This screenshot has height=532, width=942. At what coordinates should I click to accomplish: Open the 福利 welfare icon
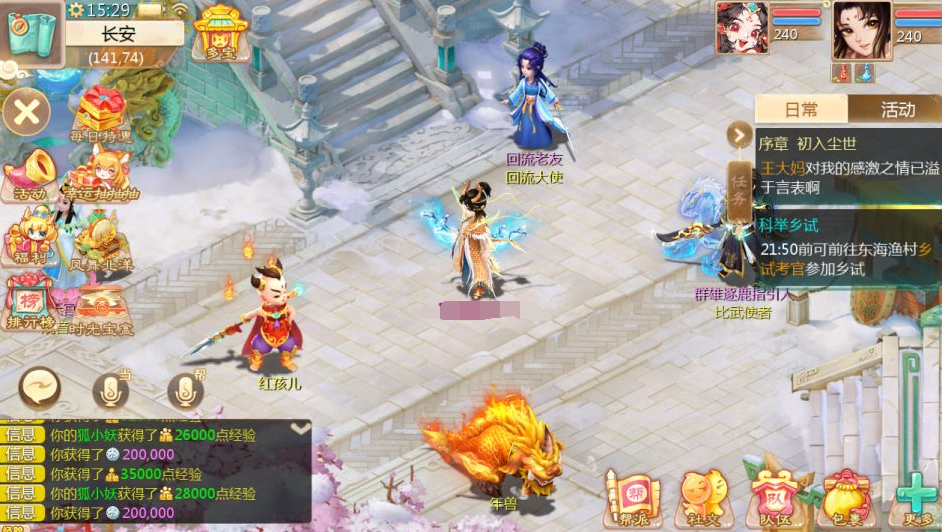28,240
